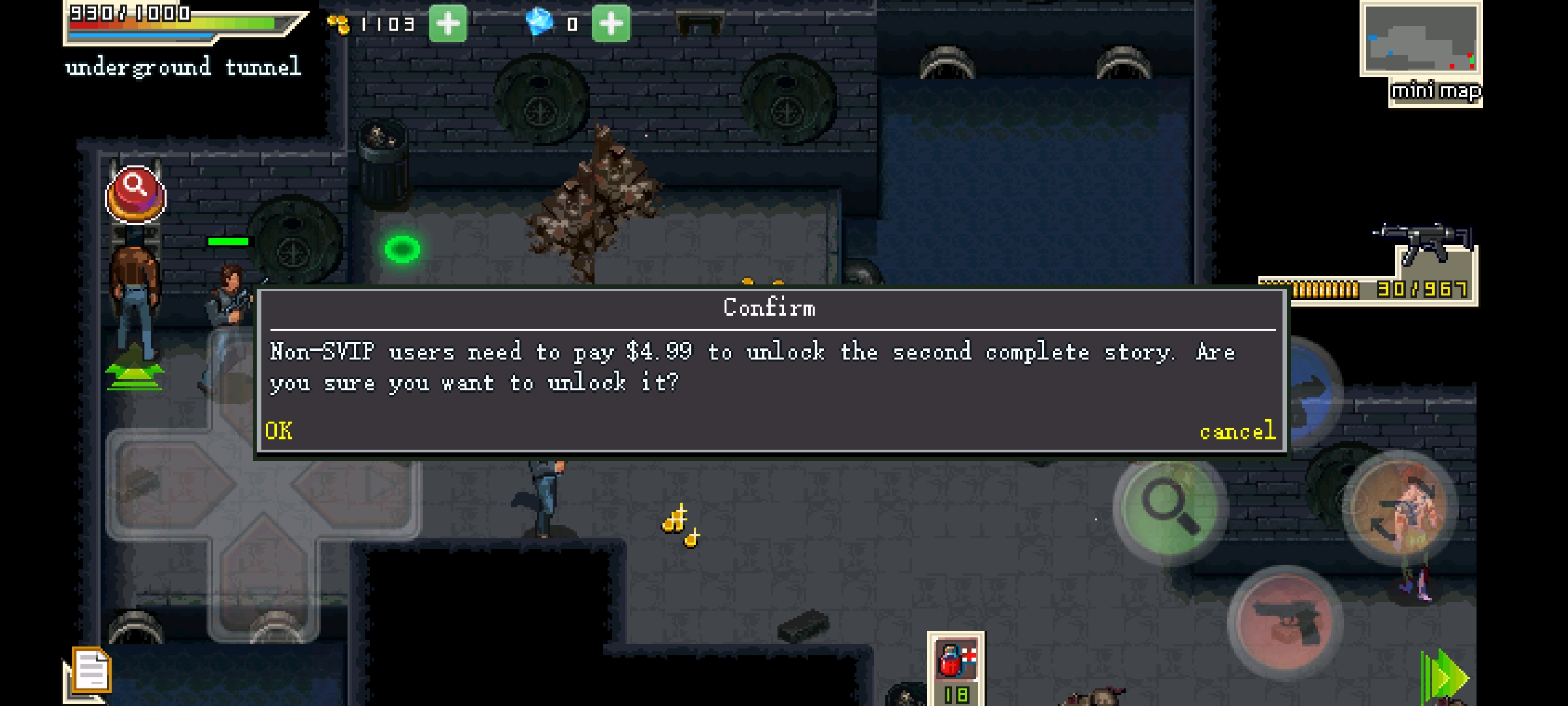Choose cancel in the Confirm dialog
1568x706 pixels.
pyautogui.click(x=1237, y=431)
